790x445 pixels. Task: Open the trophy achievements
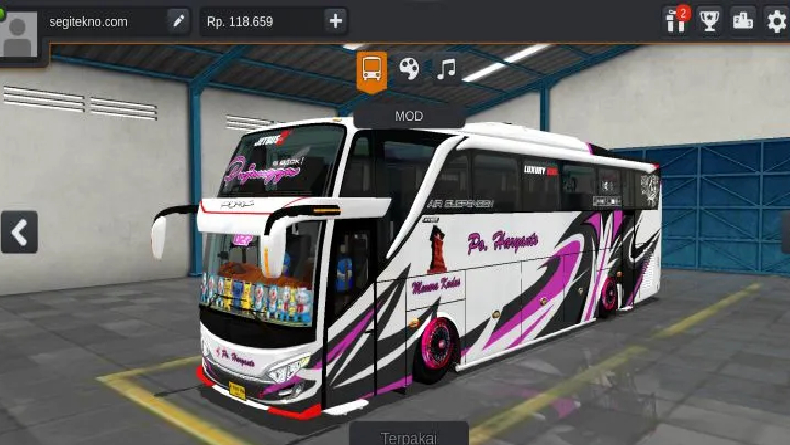[x=709, y=21]
